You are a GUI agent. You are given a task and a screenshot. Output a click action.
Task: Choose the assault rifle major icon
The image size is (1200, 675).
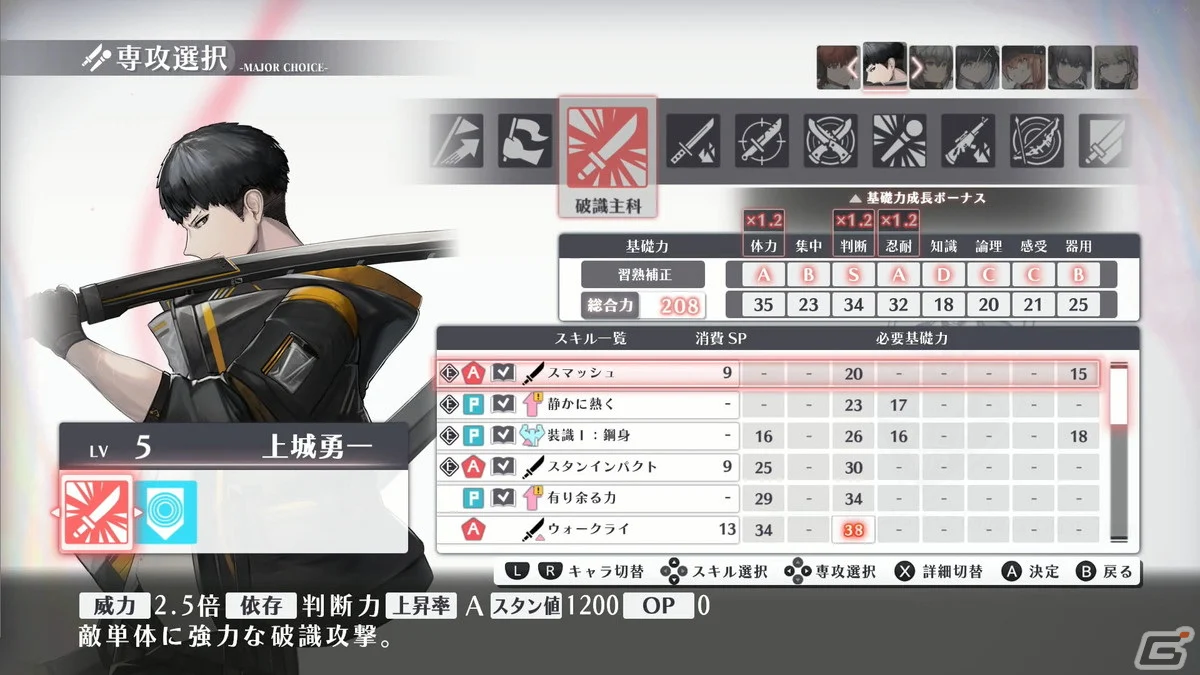968,141
